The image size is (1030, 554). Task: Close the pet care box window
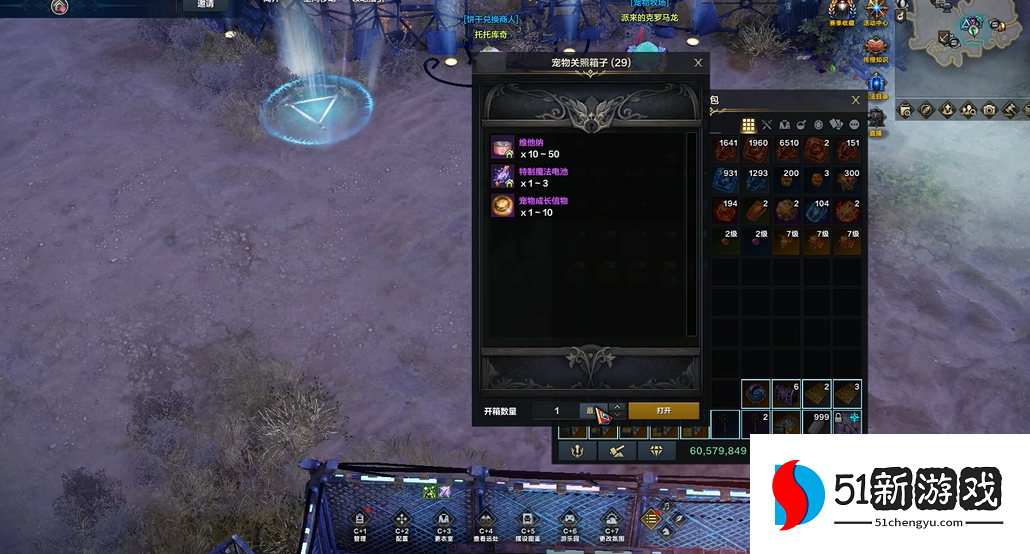[x=698, y=63]
